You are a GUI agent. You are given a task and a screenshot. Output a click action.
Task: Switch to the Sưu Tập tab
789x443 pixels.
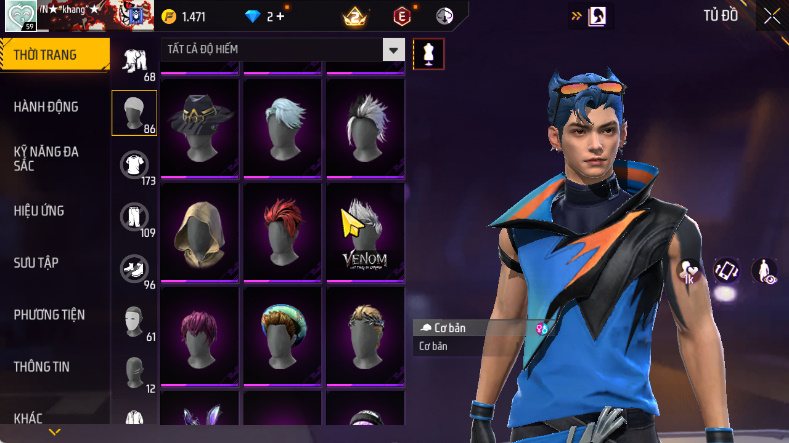(36, 262)
